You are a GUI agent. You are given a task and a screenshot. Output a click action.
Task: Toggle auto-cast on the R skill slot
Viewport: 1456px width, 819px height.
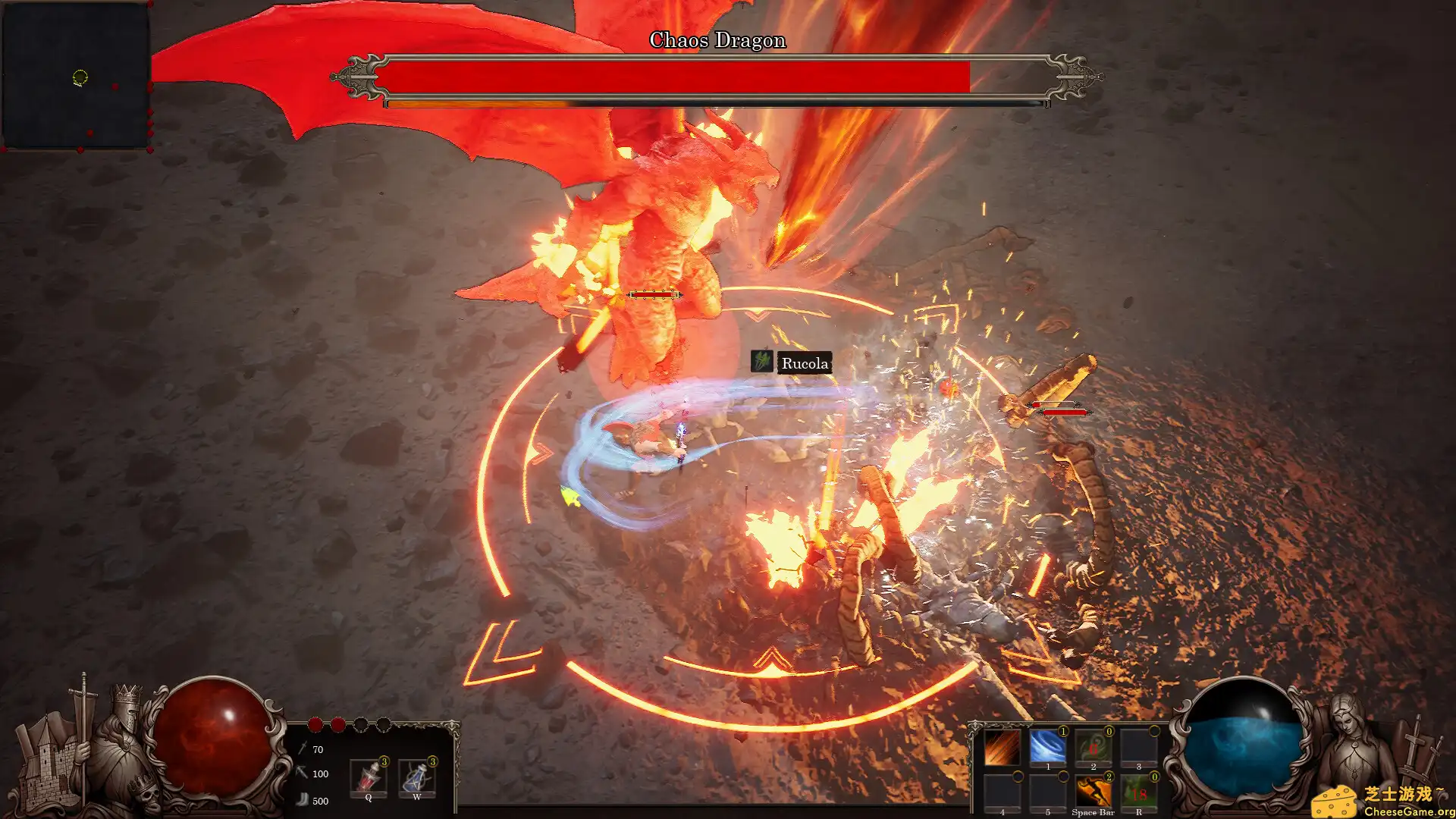(1154, 777)
